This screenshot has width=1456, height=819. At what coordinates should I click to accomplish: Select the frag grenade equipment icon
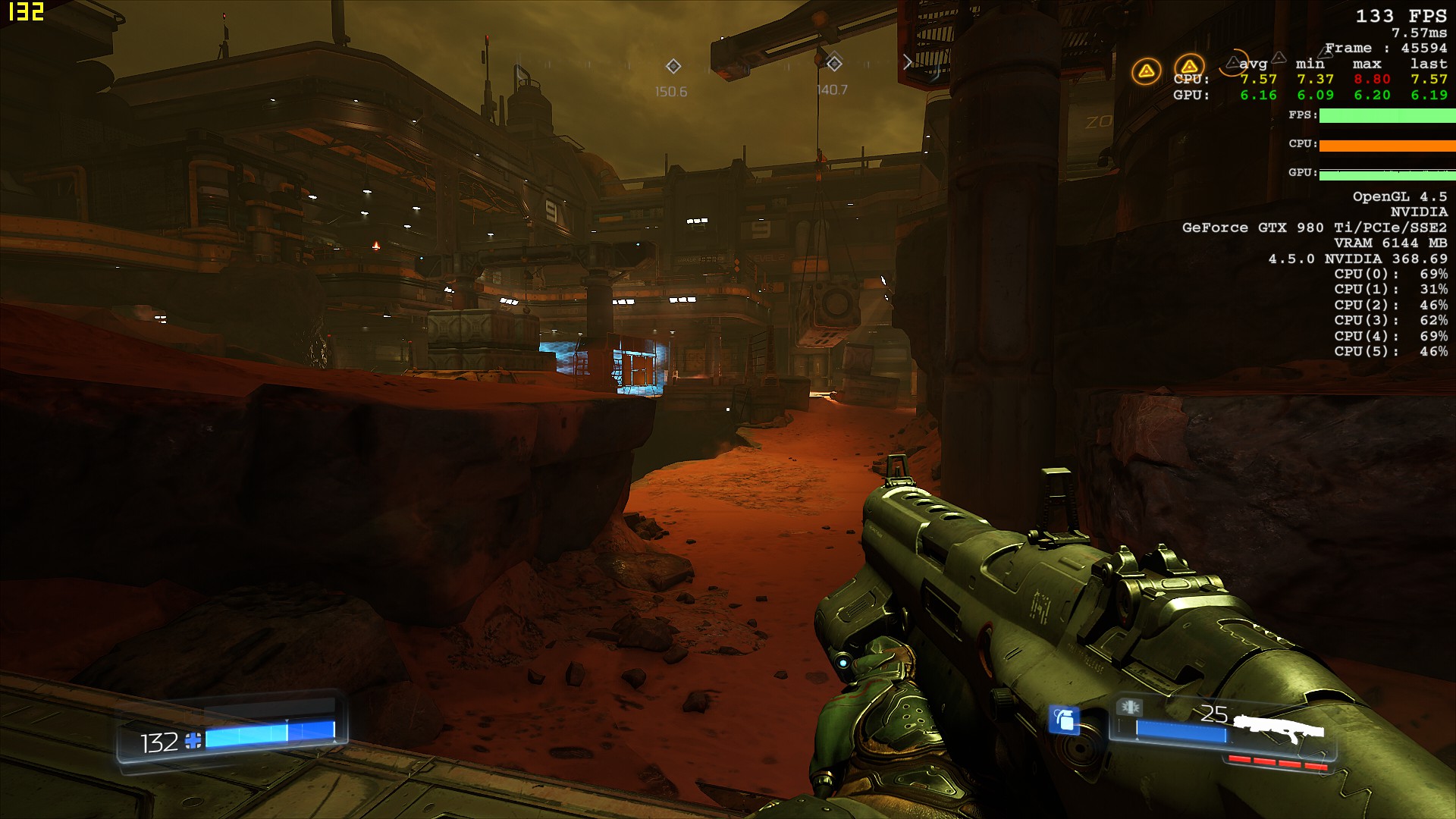tap(1064, 719)
